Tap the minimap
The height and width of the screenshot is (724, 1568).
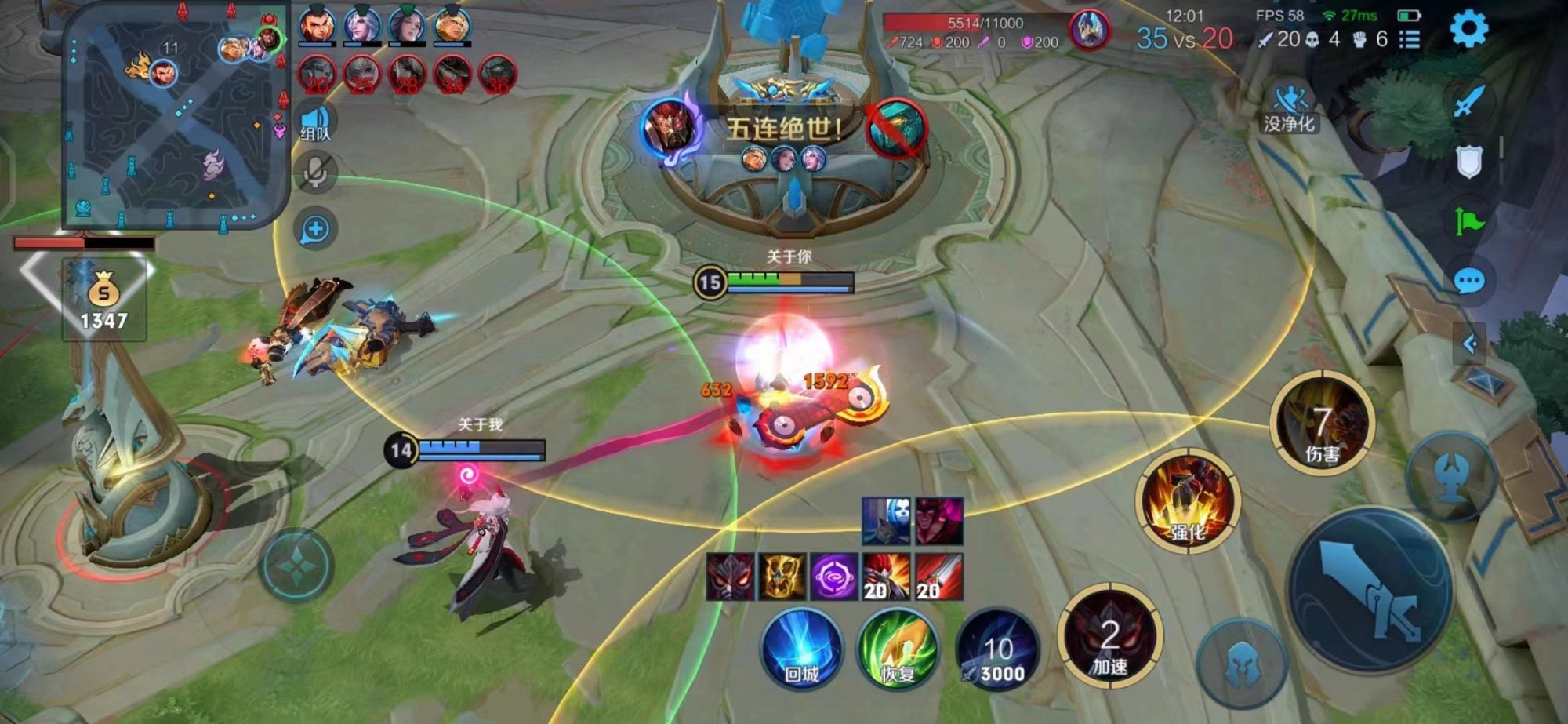coord(174,116)
